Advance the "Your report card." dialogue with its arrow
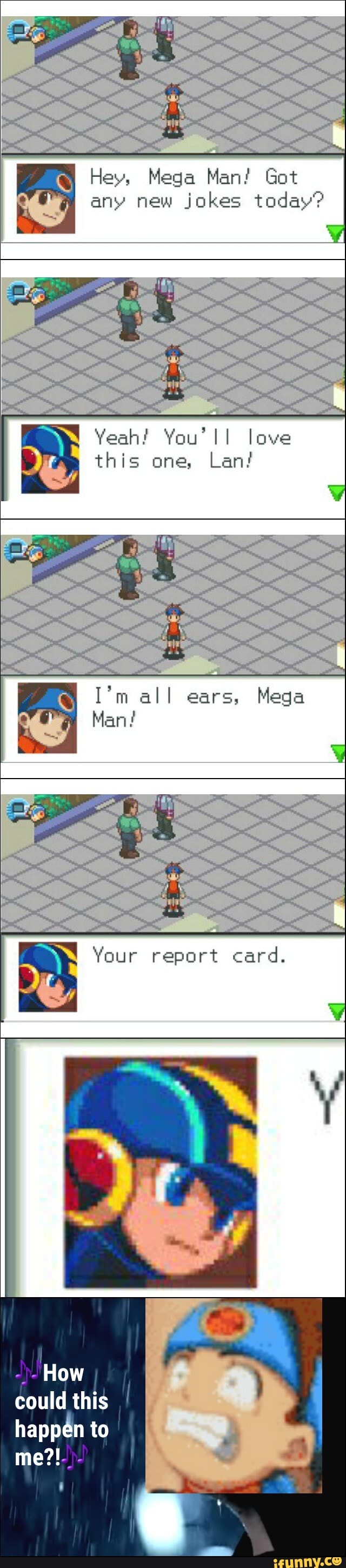The image size is (346, 1568). coord(336,1012)
